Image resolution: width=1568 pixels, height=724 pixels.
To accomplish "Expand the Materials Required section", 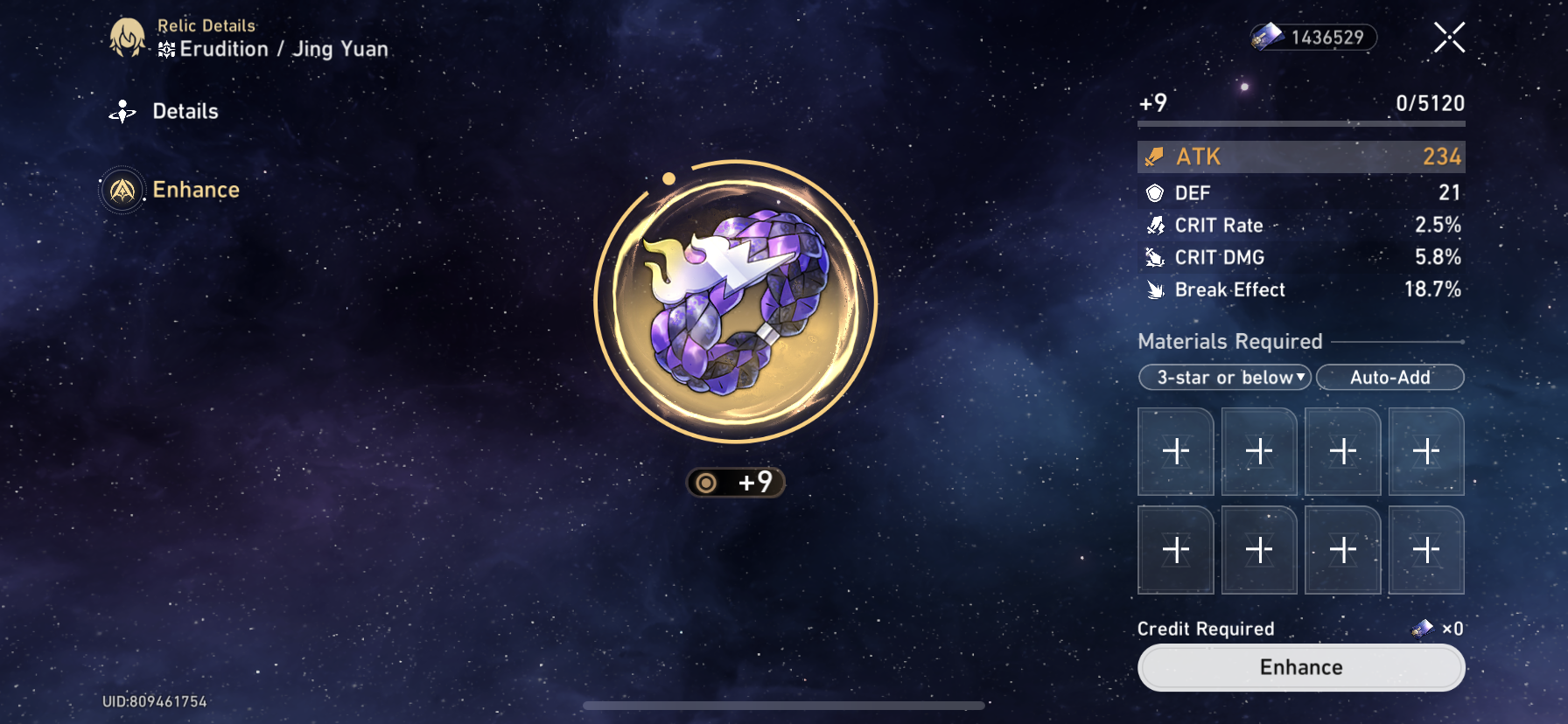I will (x=1229, y=341).
